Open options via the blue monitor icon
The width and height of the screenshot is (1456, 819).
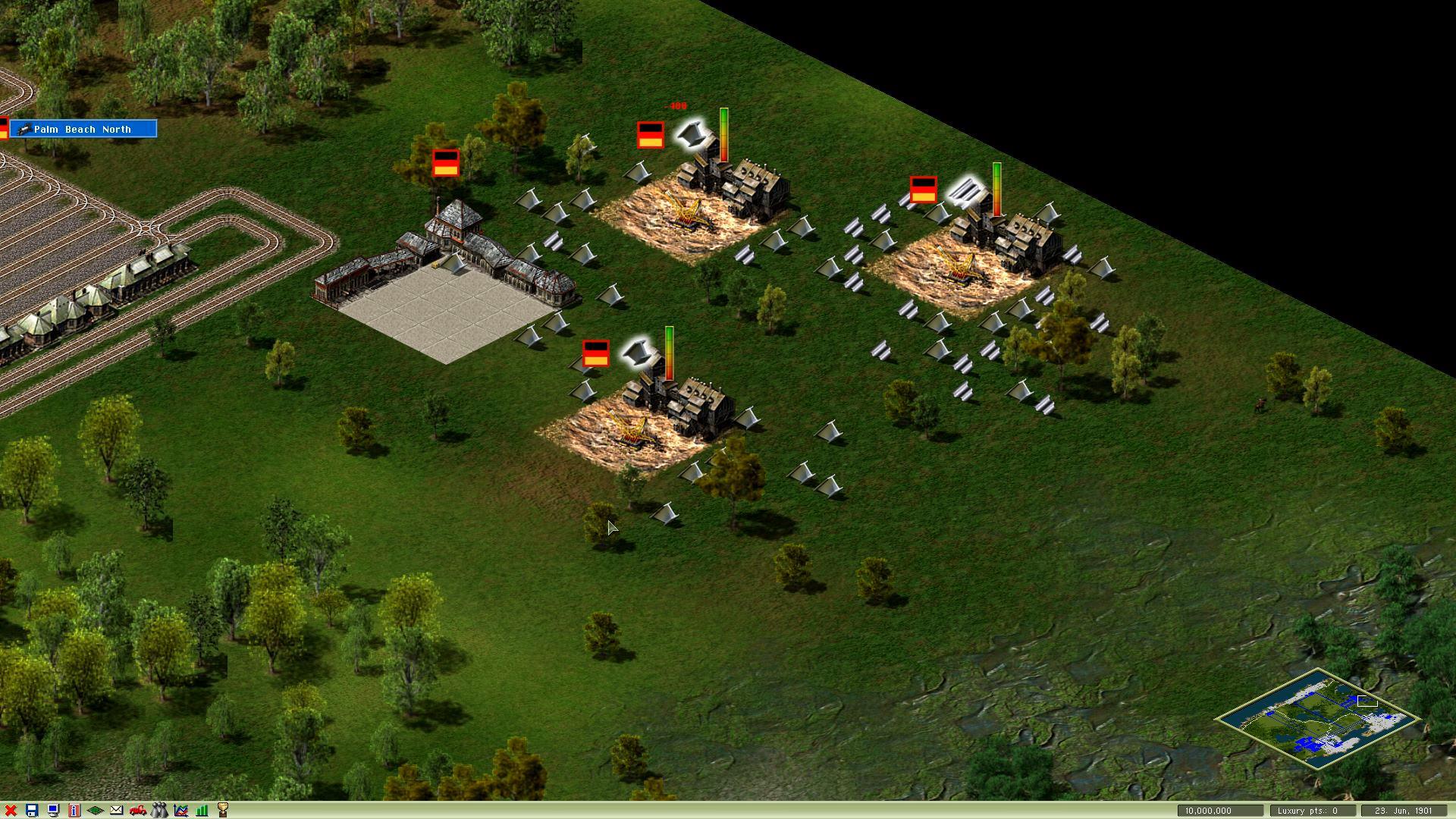pos(53,811)
